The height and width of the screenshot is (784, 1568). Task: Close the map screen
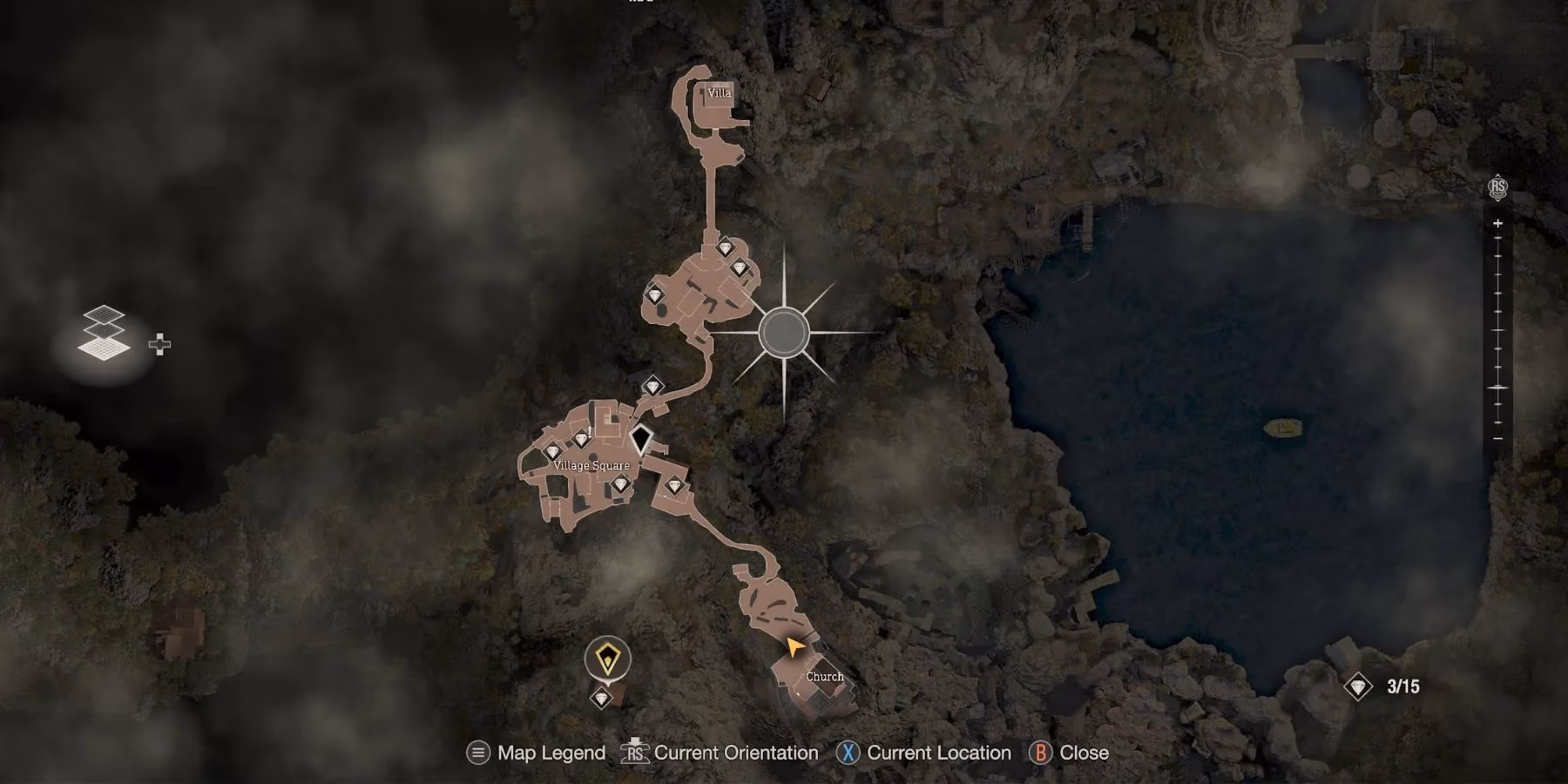(x=1070, y=753)
